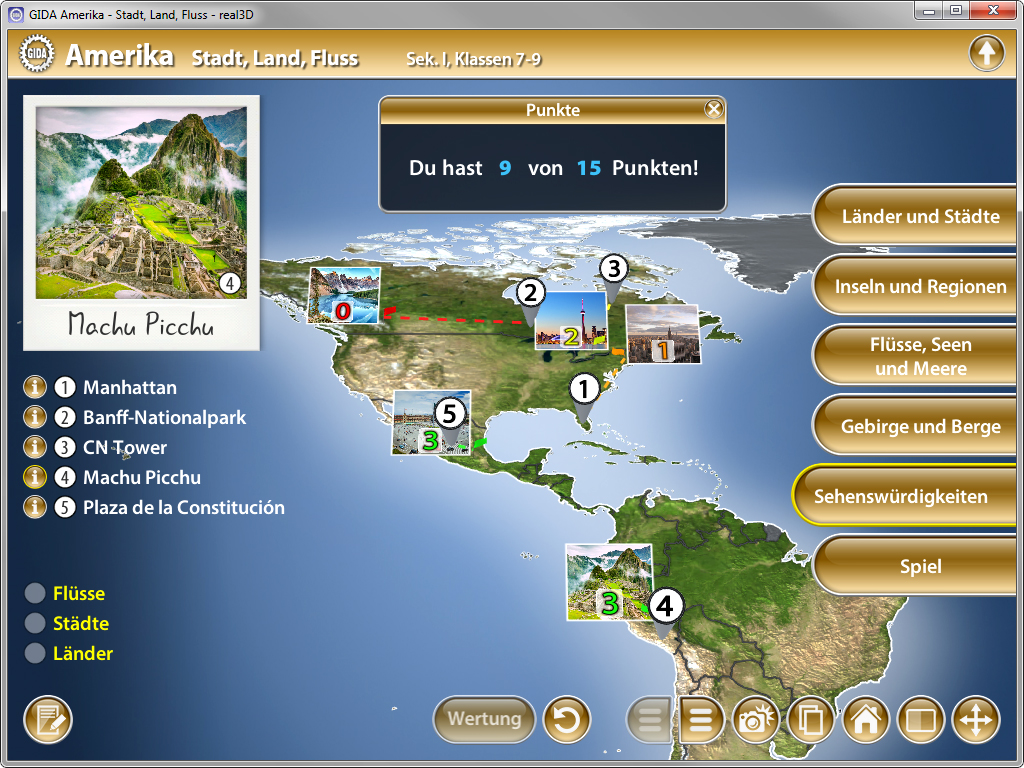Image resolution: width=1024 pixels, height=768 pixels.
Task: Take a screenshot with the camera button
Action: 757,720
